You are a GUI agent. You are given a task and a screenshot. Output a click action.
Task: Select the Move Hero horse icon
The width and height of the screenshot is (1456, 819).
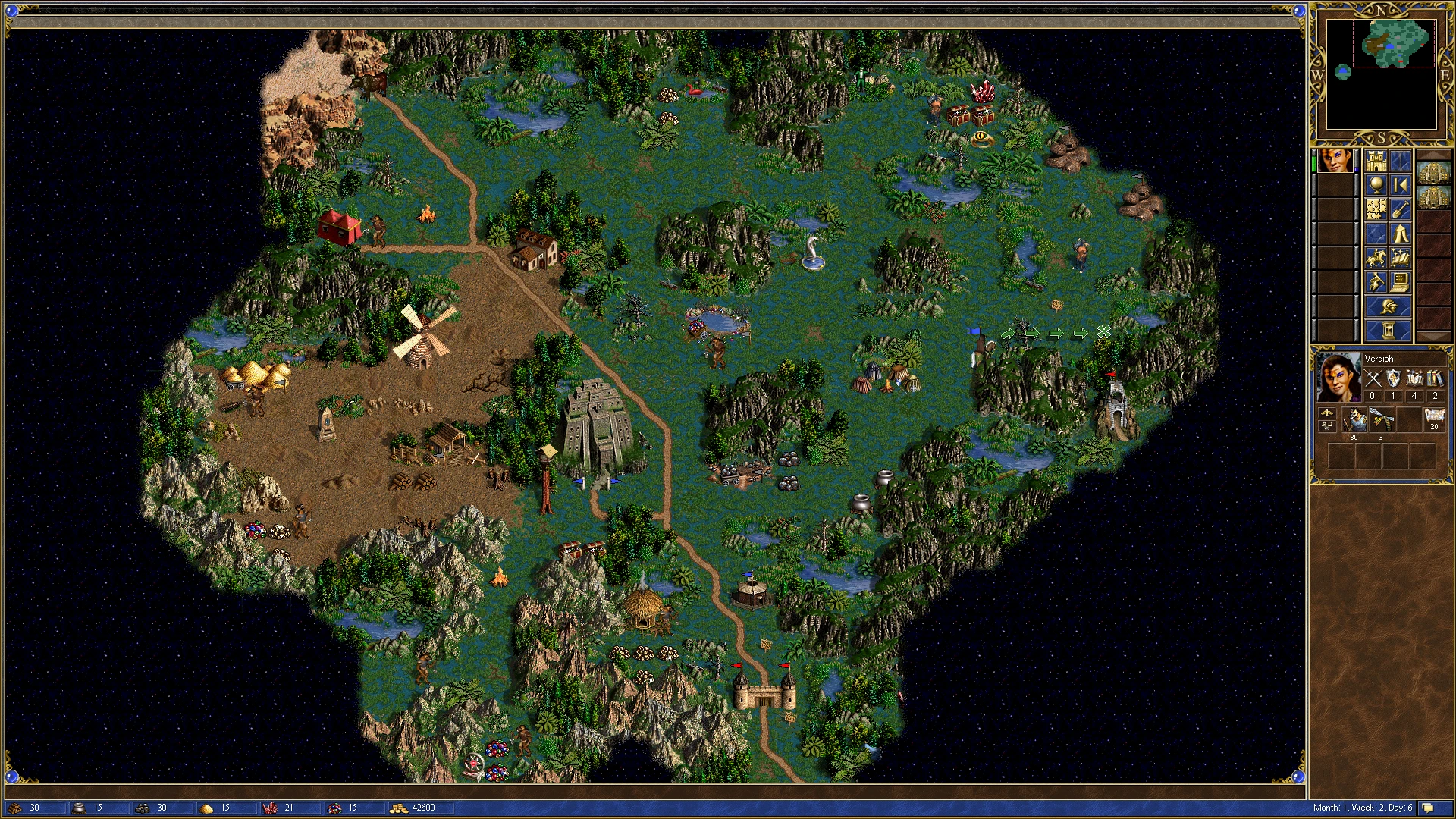[x=1376, y=256]
